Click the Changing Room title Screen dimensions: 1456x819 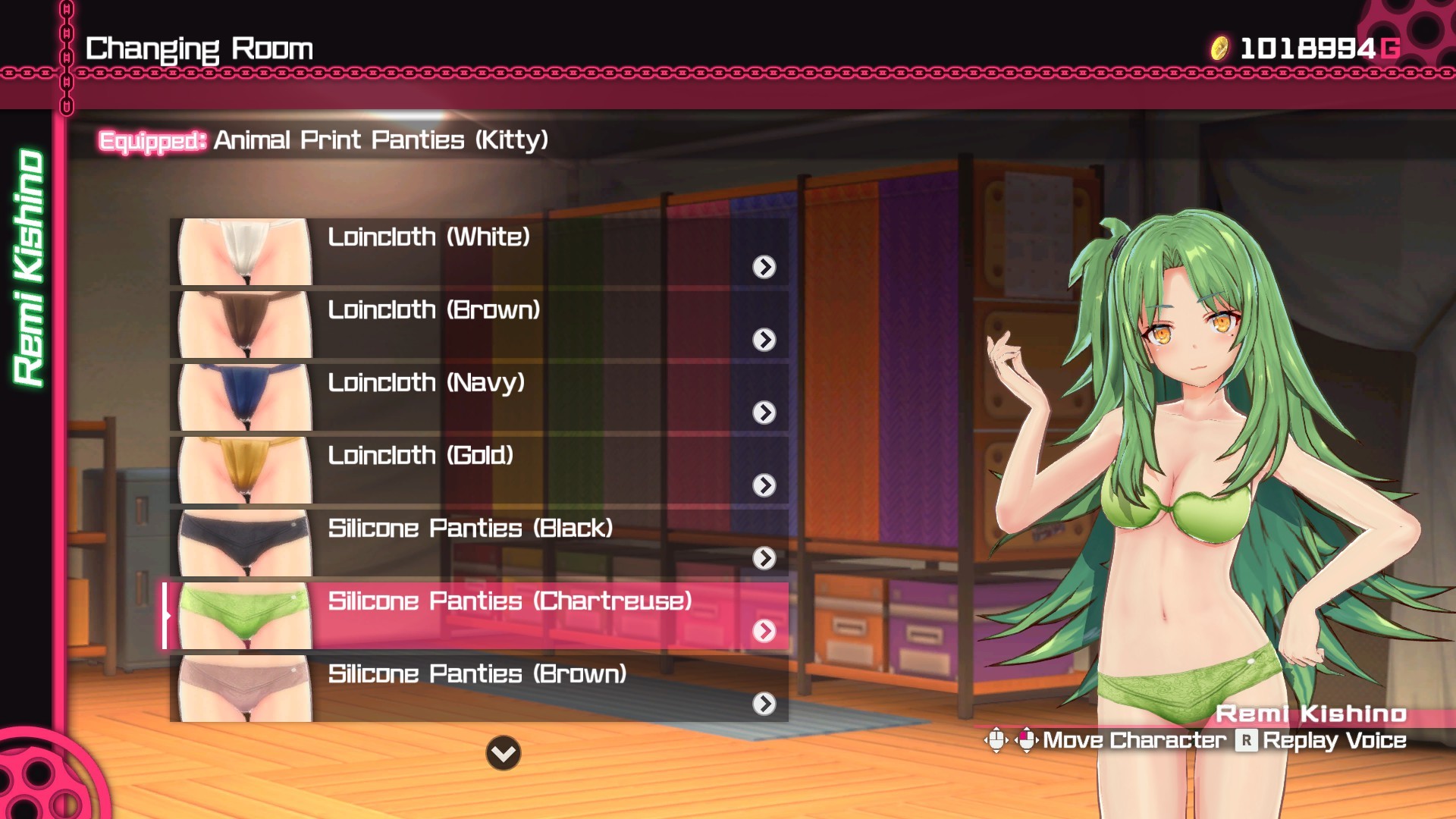pyautogui.click(x=199, y=47)
